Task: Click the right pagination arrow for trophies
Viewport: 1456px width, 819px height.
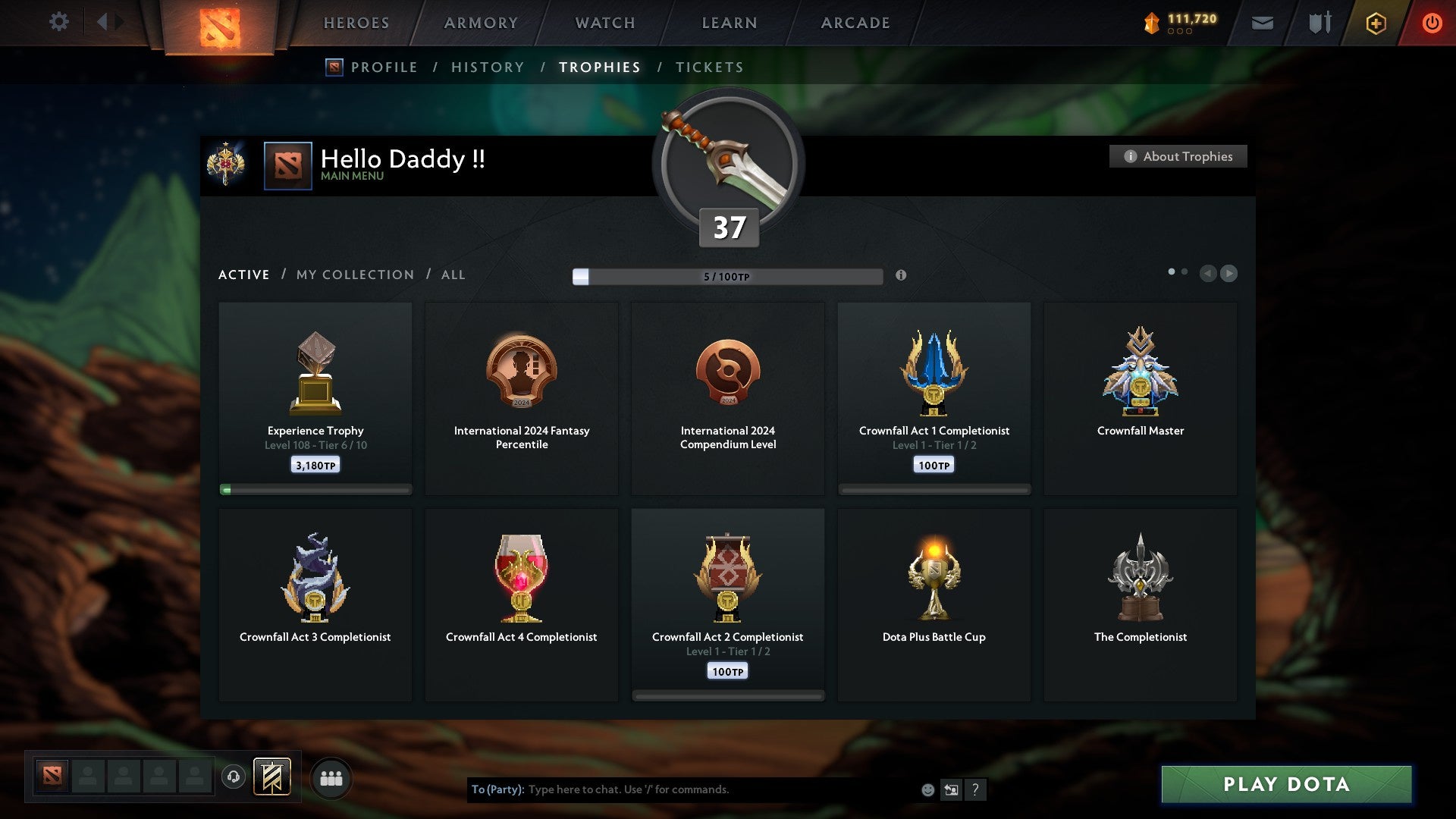Action: [1229, 274]
